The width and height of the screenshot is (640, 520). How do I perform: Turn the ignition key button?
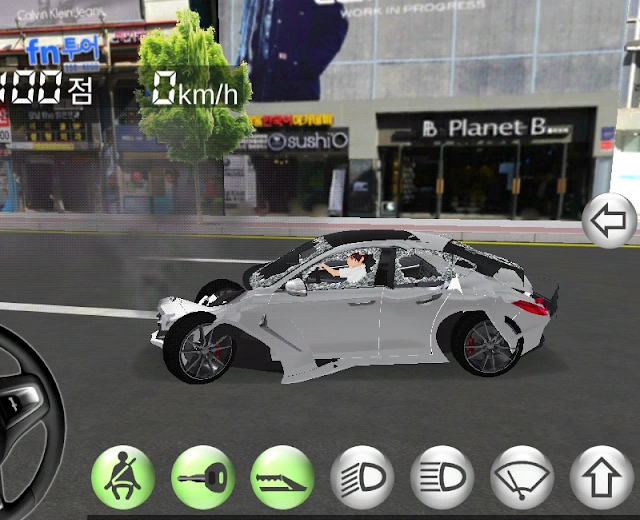203,477
